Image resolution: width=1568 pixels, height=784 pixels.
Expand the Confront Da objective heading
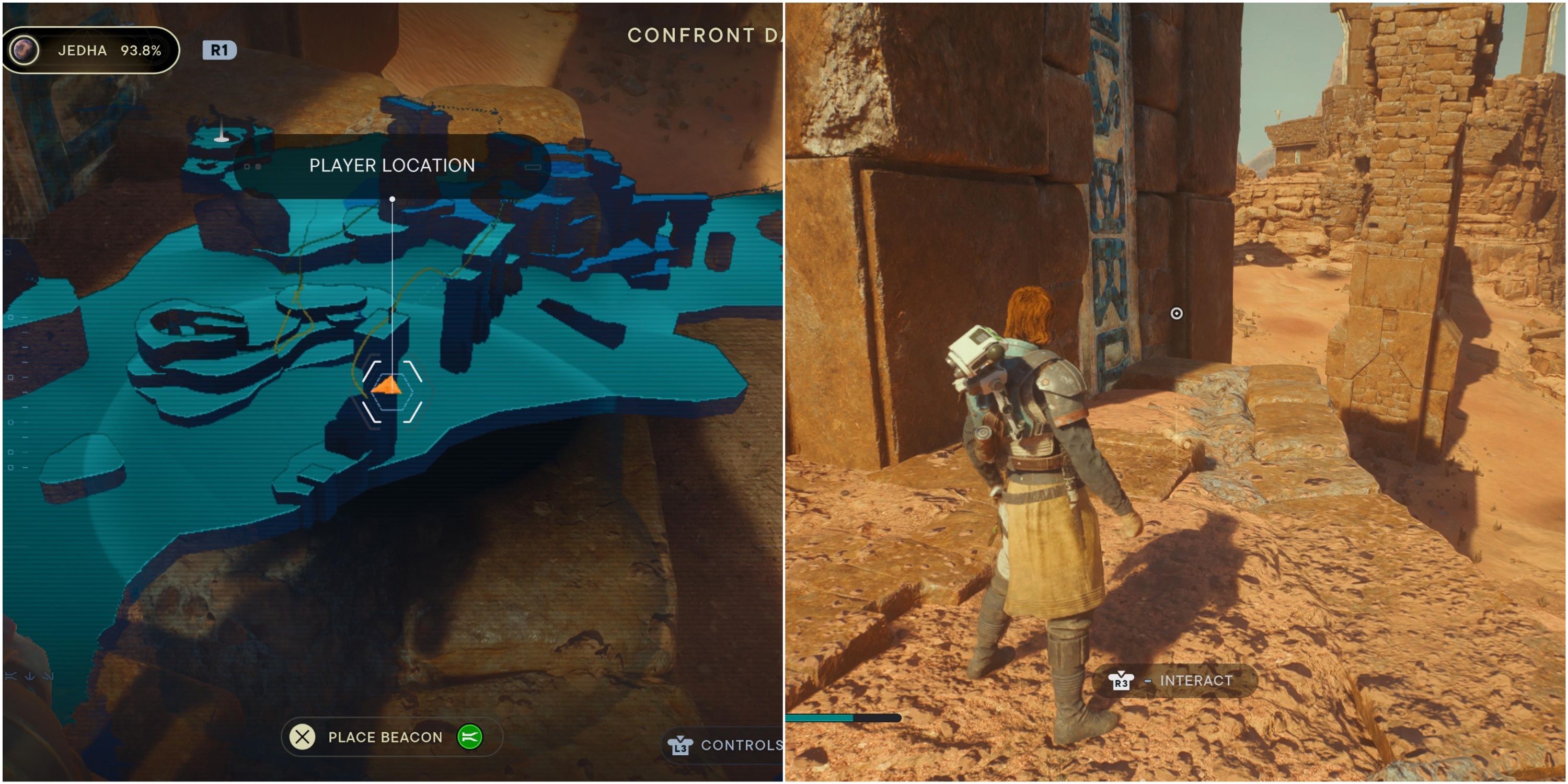700,34
